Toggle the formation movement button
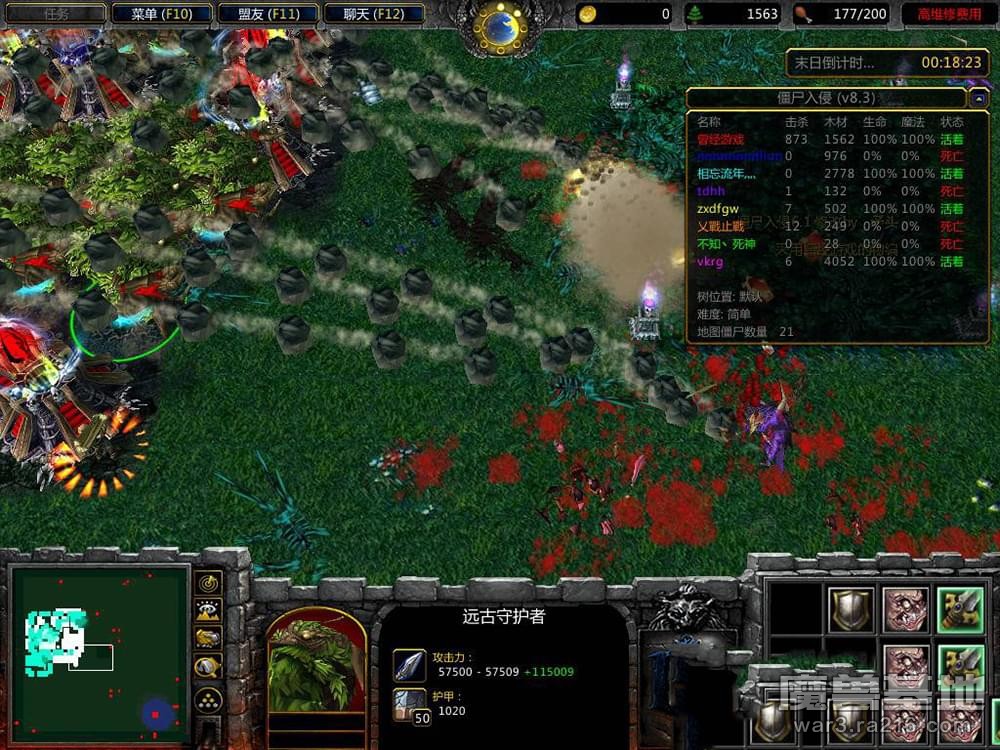1000x750 pixels. 209,699
